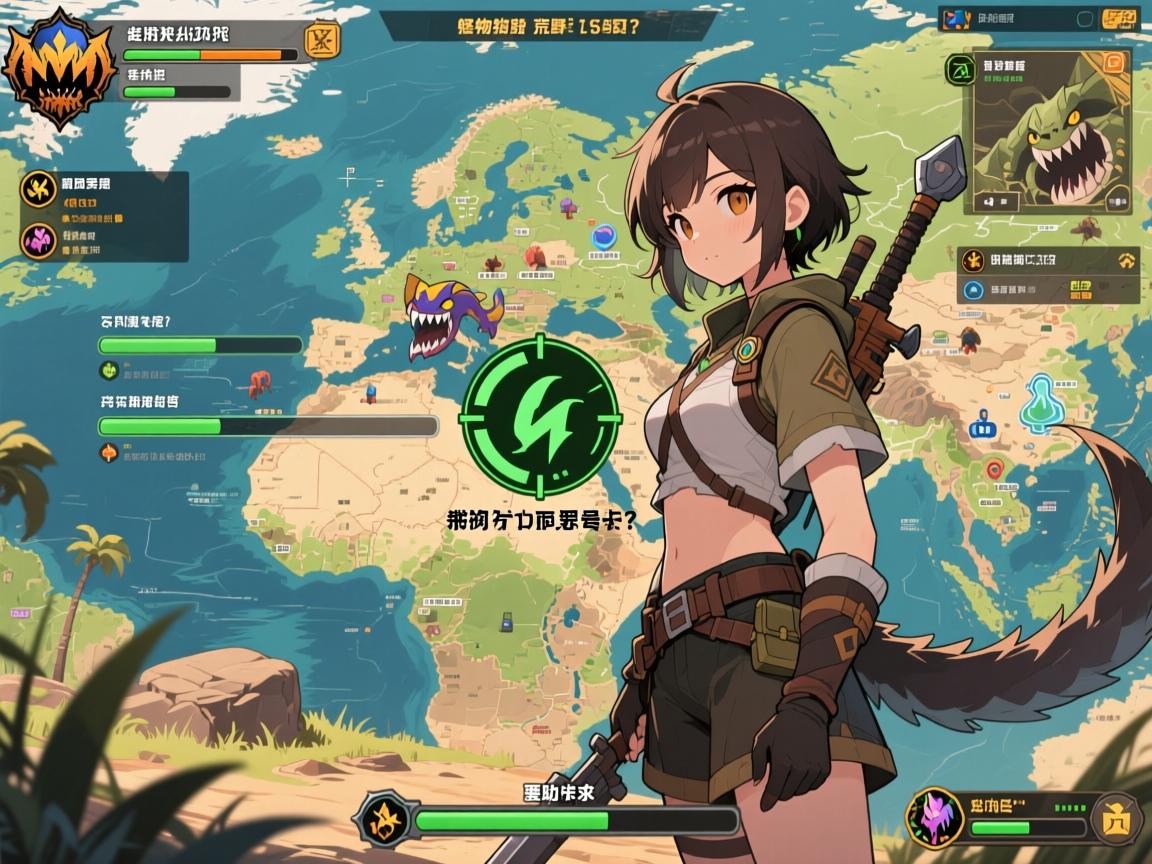Open the pink creature portrait at bottom right
The image size is (1152, 864).
(x=934, y=817)
